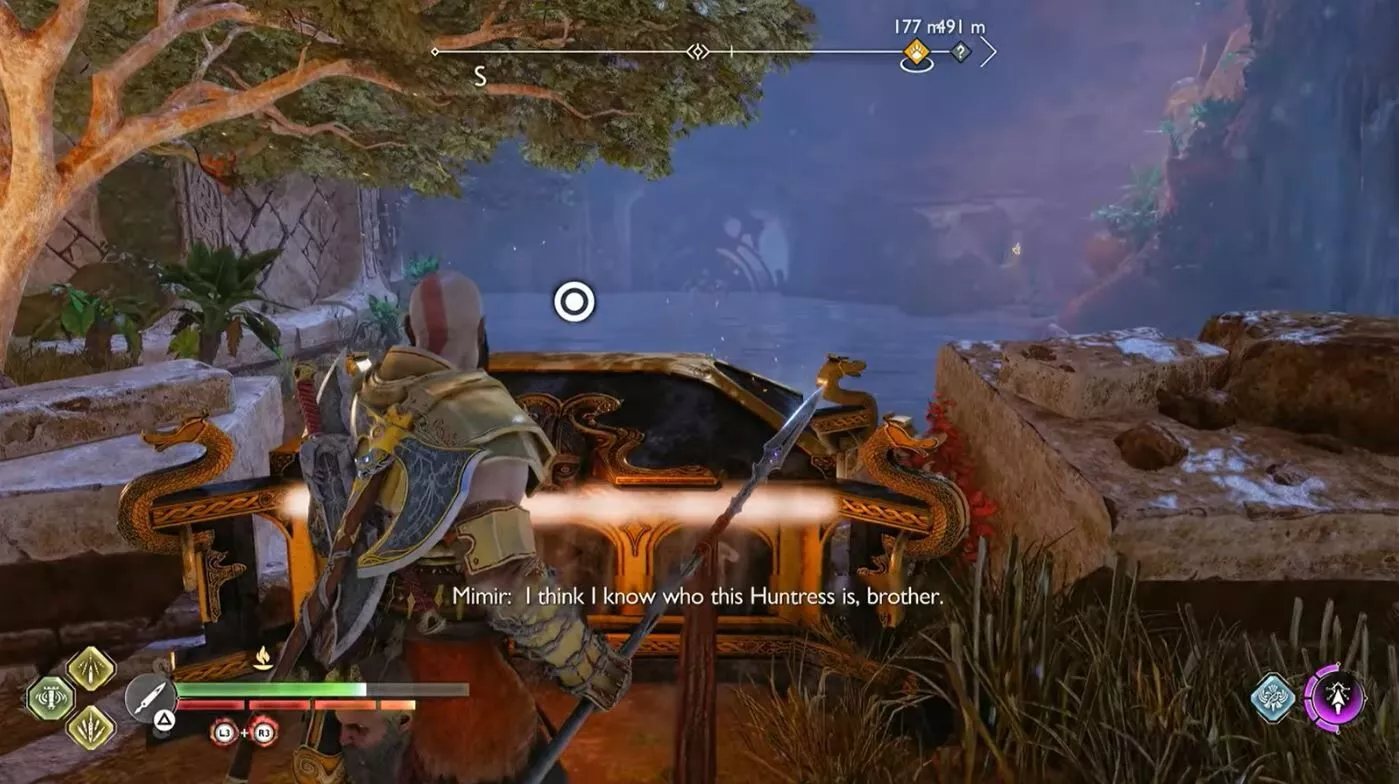Viewport: 1399px width, 784px height.
Task: Select the flame torch icon above the health bar
Action: click(x=262, y=657)
